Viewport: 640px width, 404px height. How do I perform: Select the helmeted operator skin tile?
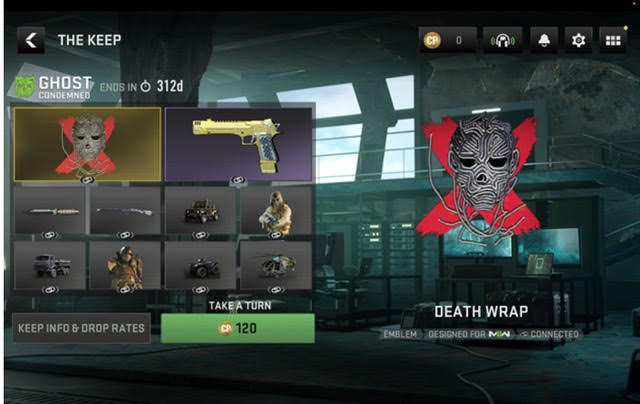point(125,266)
